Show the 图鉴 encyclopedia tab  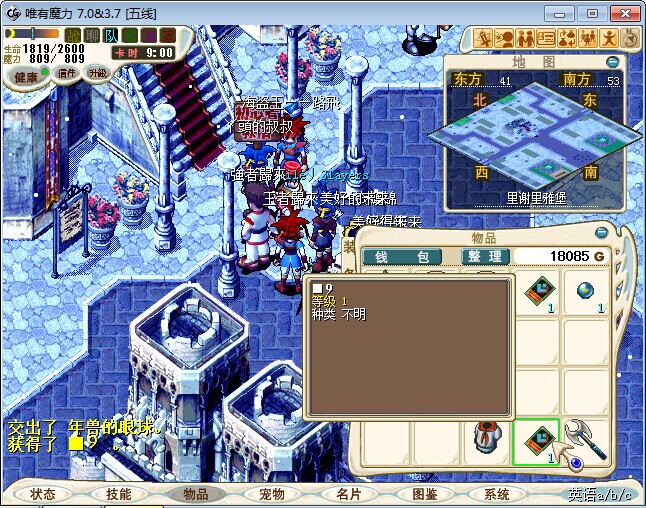pyautogui.click(x=423, y=494)
